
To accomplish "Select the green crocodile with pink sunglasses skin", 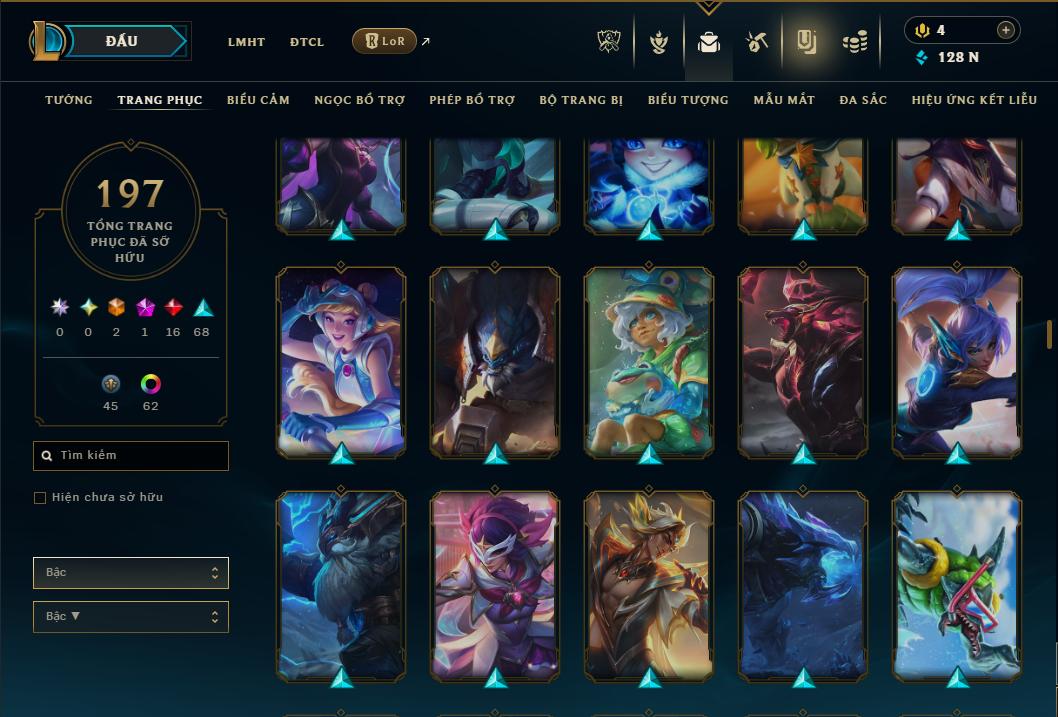I will pos(957,585).
